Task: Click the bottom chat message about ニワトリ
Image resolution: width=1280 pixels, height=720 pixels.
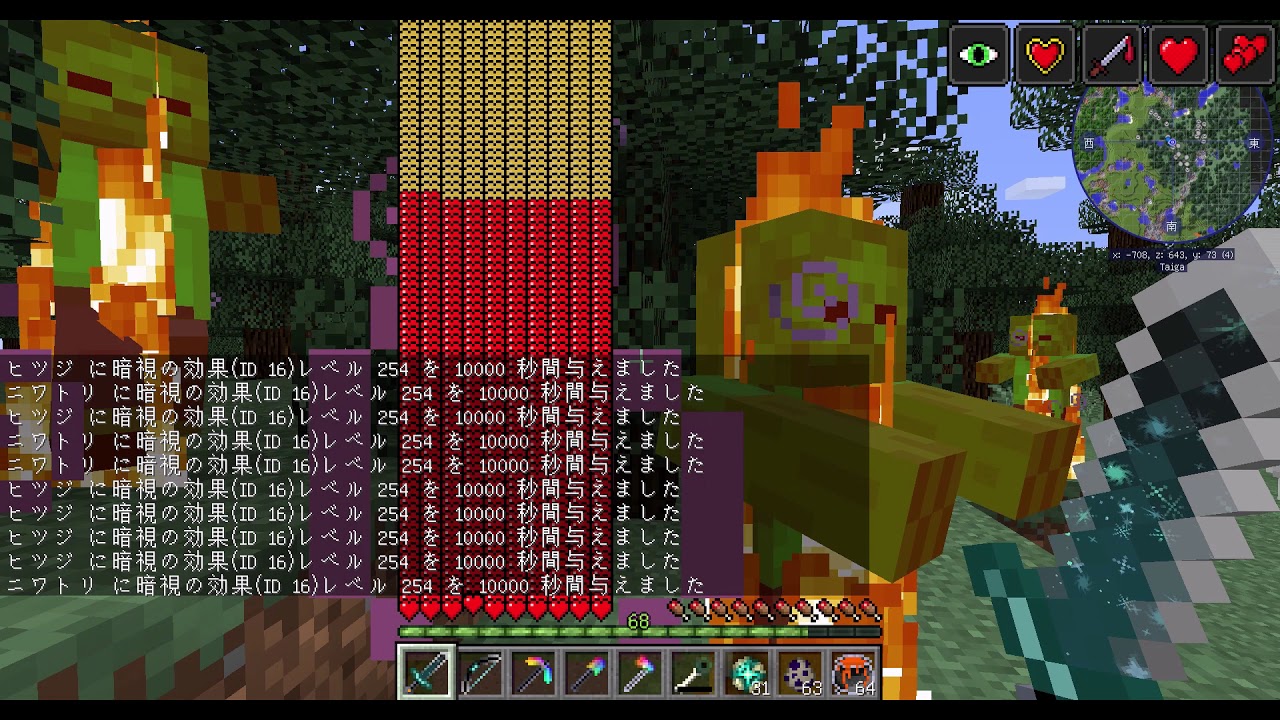Action: pyautogui.click(x=340, y=585)
